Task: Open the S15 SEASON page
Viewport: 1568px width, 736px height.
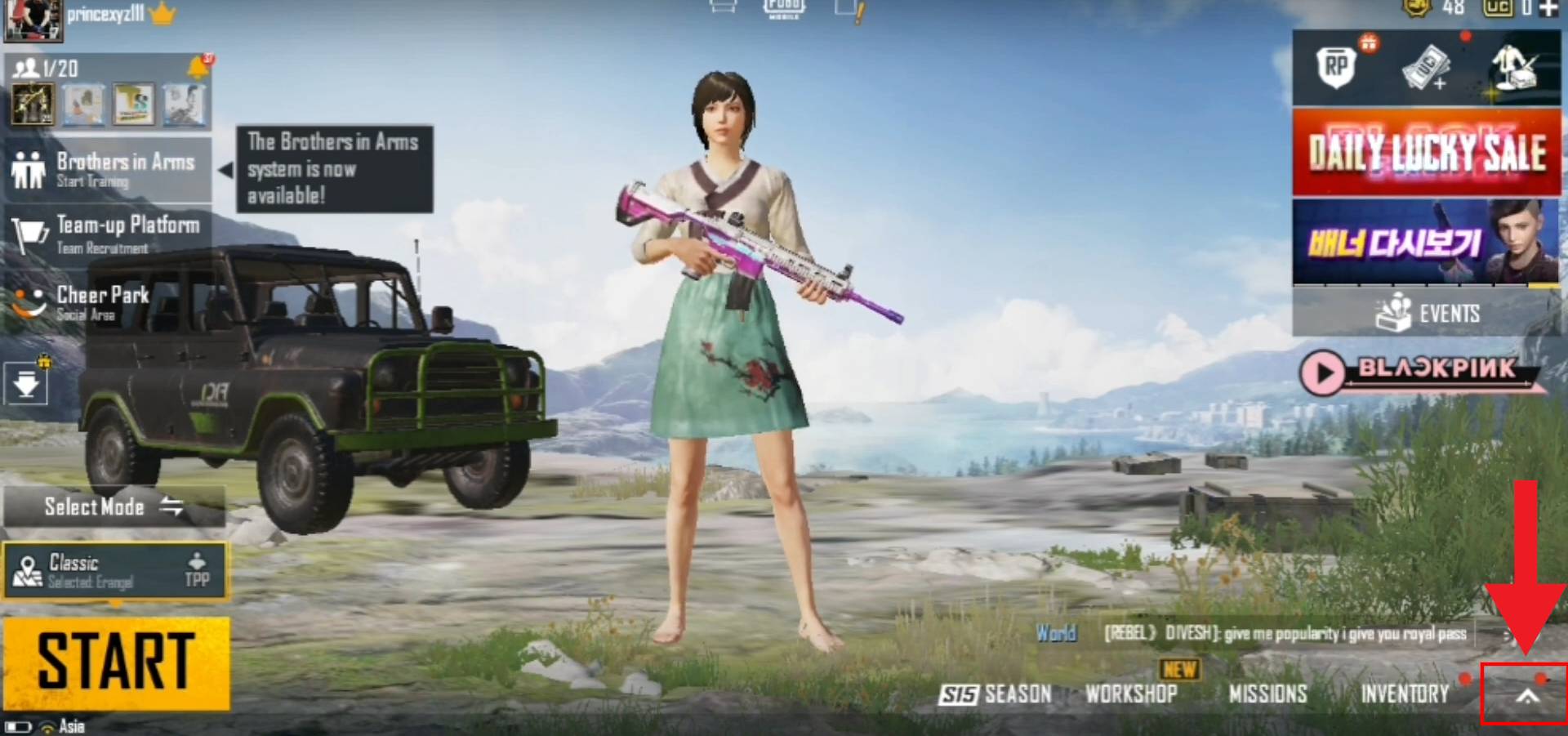Action: (x=995, y=694)
